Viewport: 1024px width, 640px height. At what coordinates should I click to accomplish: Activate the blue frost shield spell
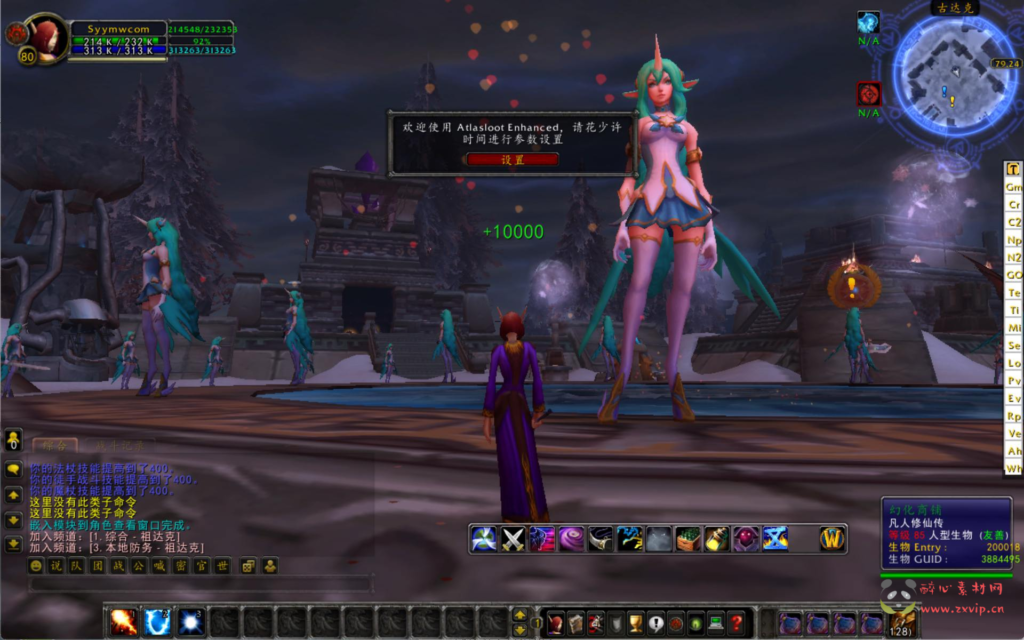coord(158,622)
